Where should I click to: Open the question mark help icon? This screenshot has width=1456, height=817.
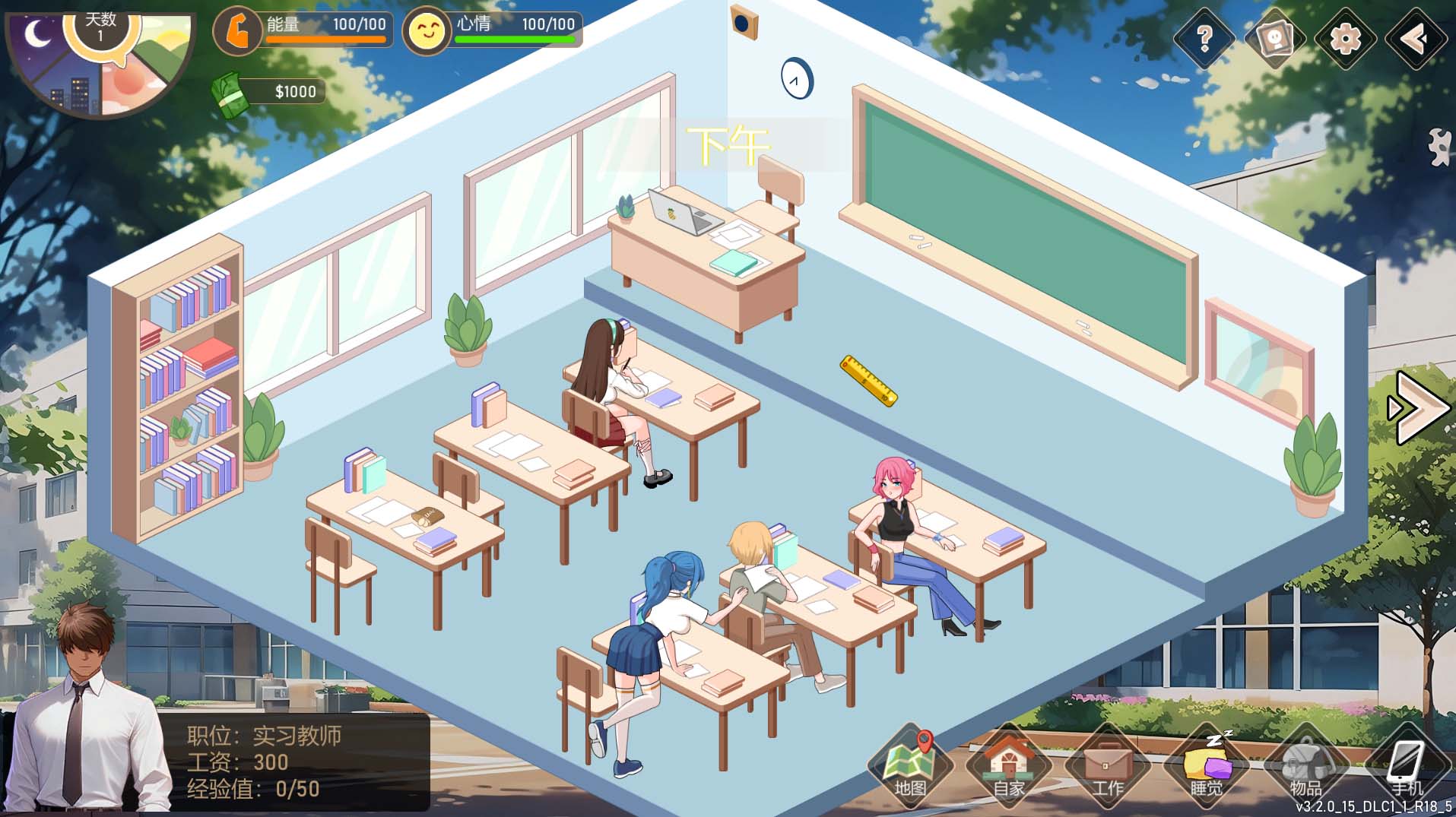point(1204,38)
